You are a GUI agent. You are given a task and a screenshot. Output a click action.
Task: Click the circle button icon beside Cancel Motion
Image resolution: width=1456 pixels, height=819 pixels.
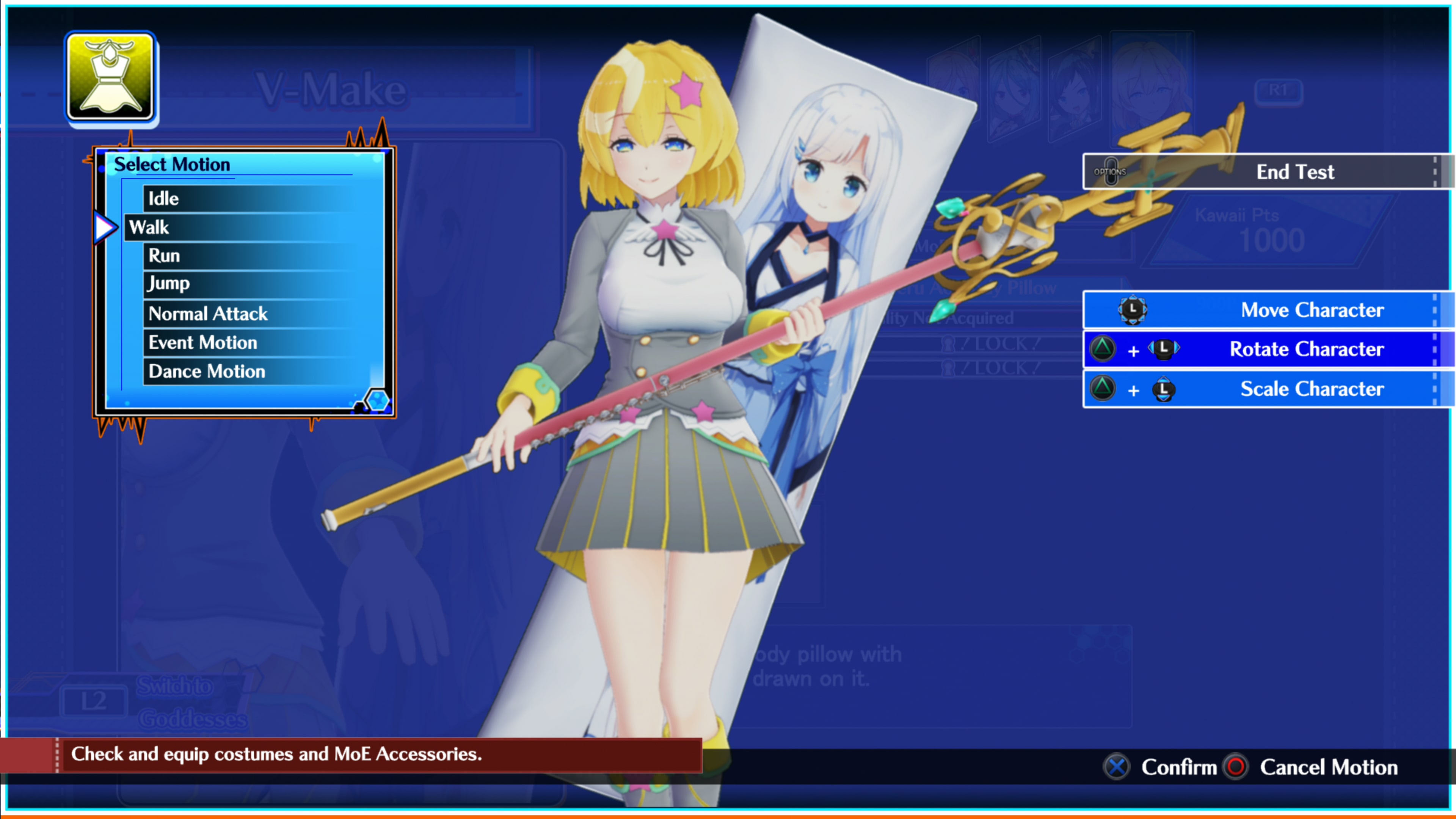[1236, 767]
